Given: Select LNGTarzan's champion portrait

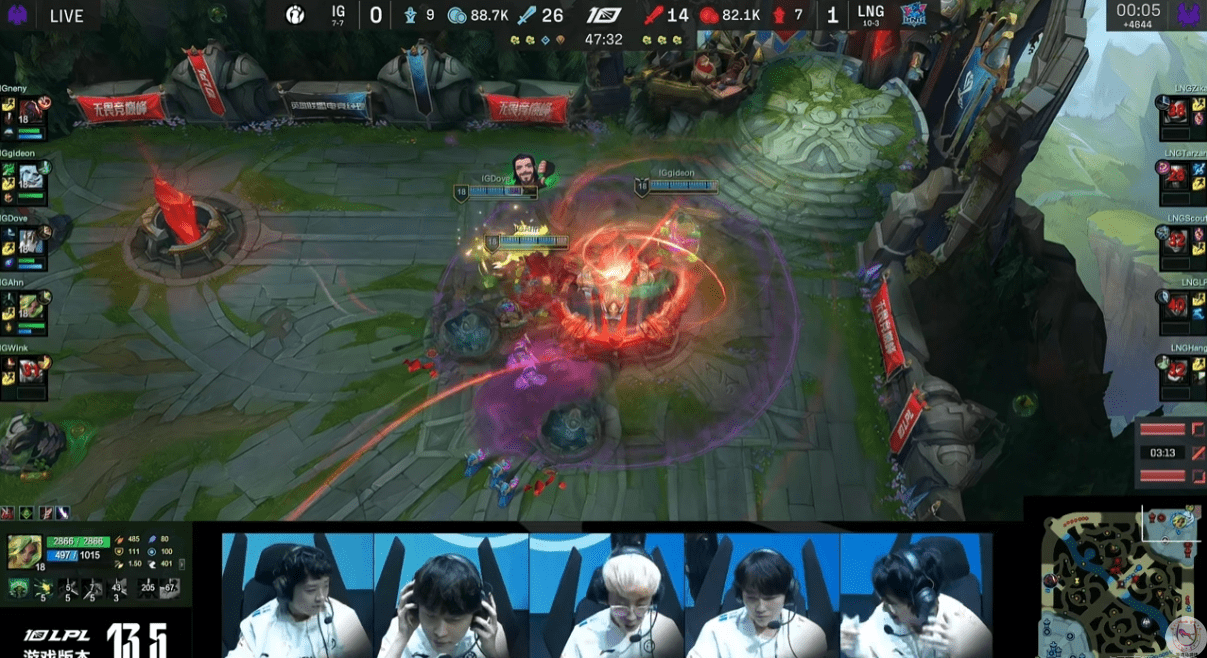Looking at the screenshot, I should tap(1176, 177).
